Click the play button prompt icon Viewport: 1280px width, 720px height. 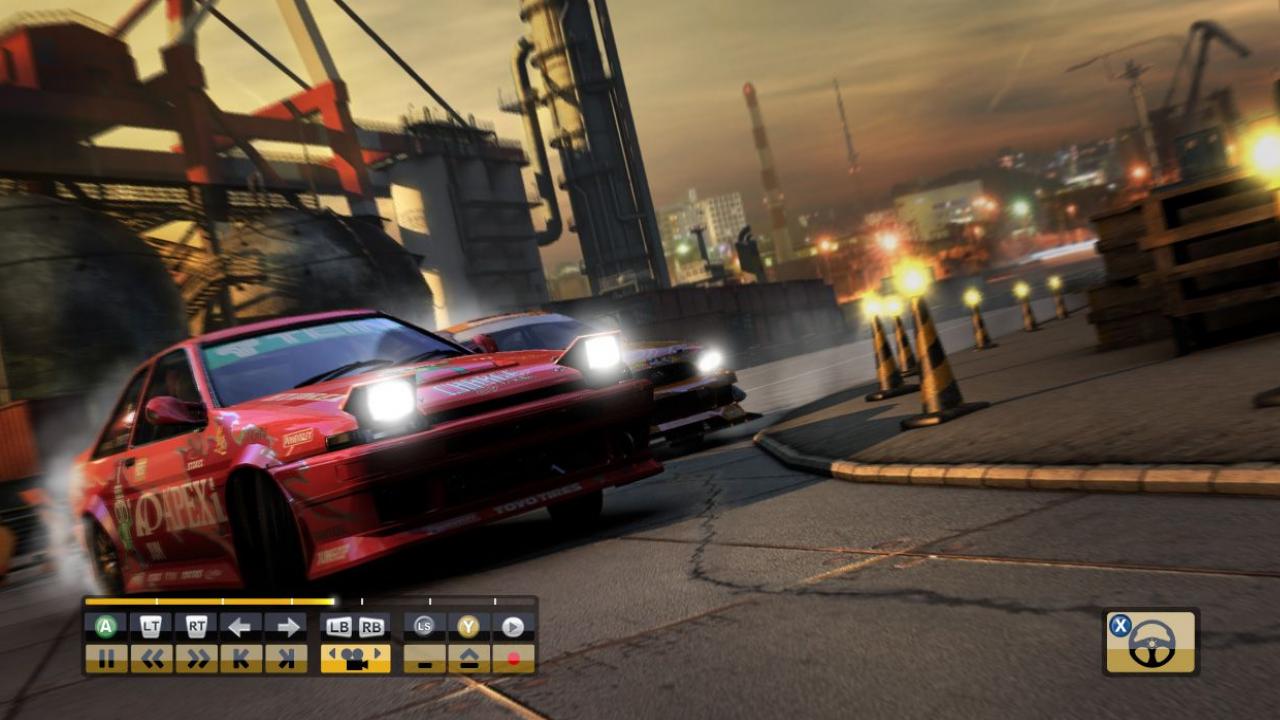click(513, 624)
